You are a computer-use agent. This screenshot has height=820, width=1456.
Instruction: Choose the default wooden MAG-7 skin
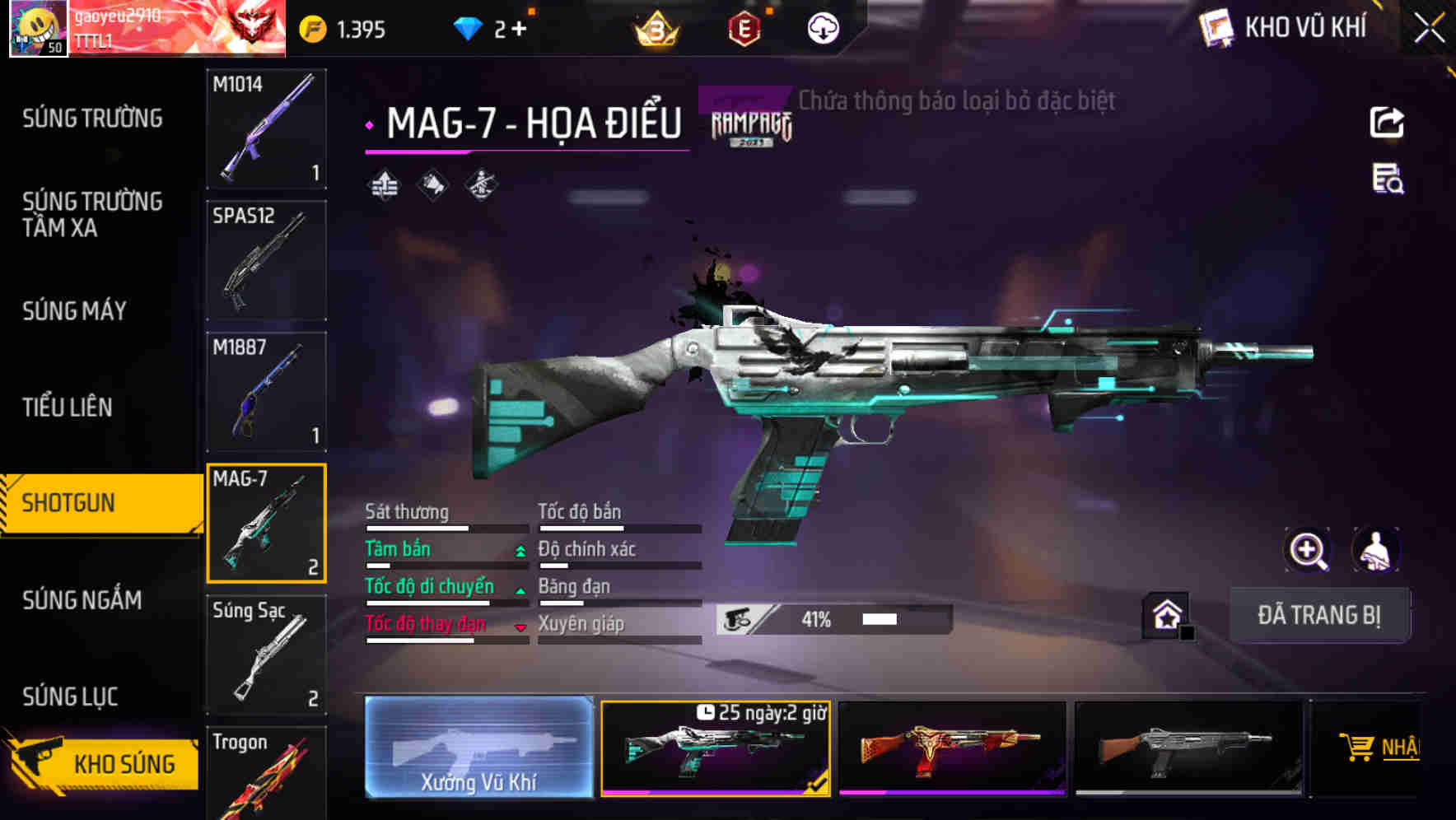pyautogui.click(x=1188, y=748)
